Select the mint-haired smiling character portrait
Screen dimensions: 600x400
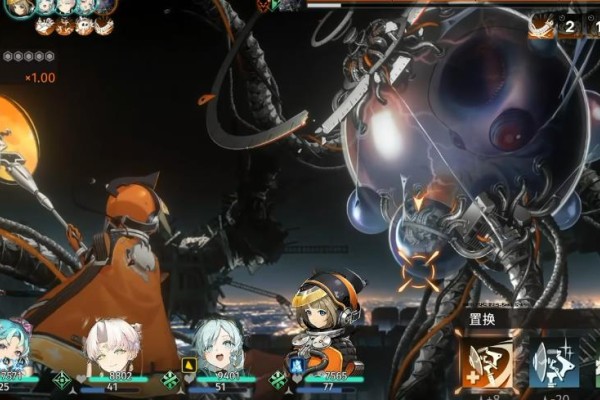point(217,348)
